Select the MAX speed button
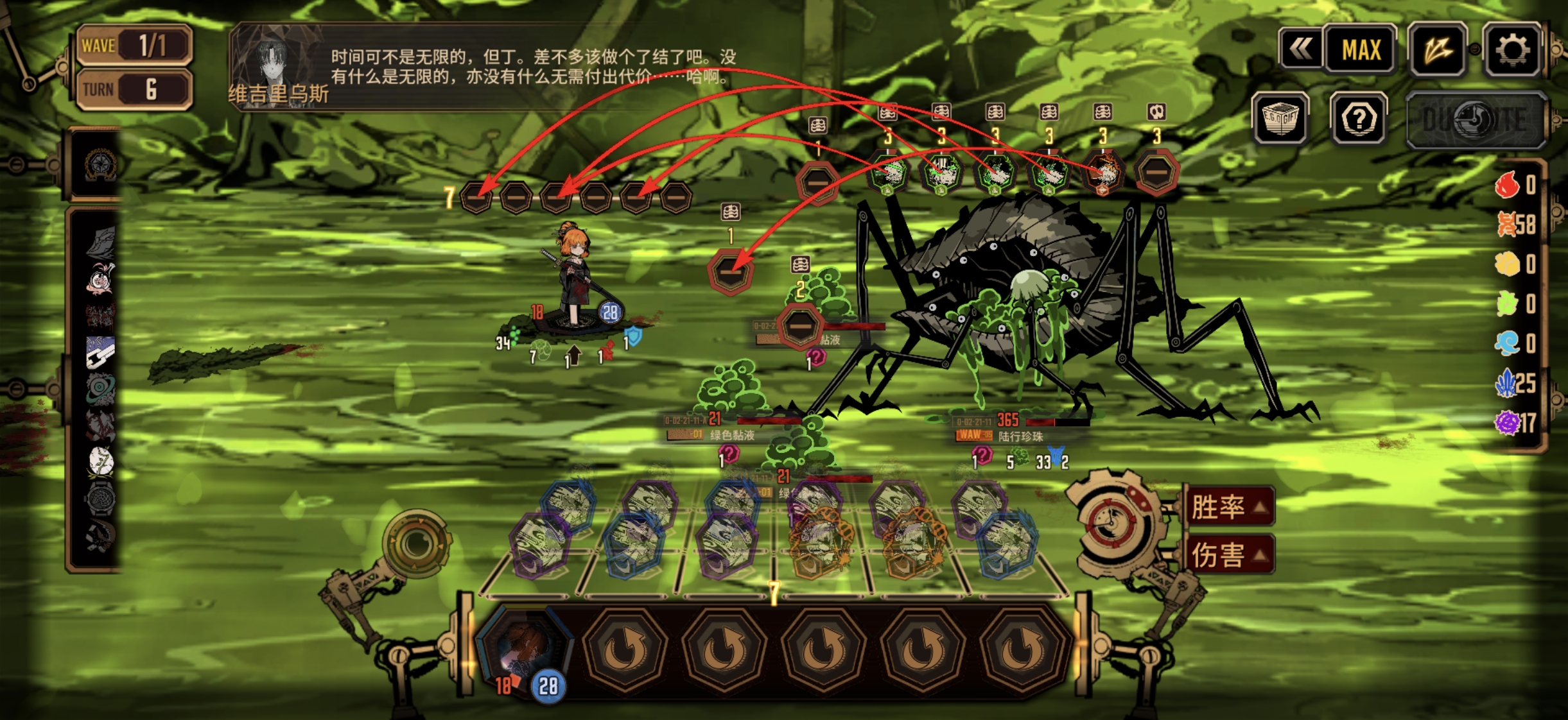 click(1361, 50)
